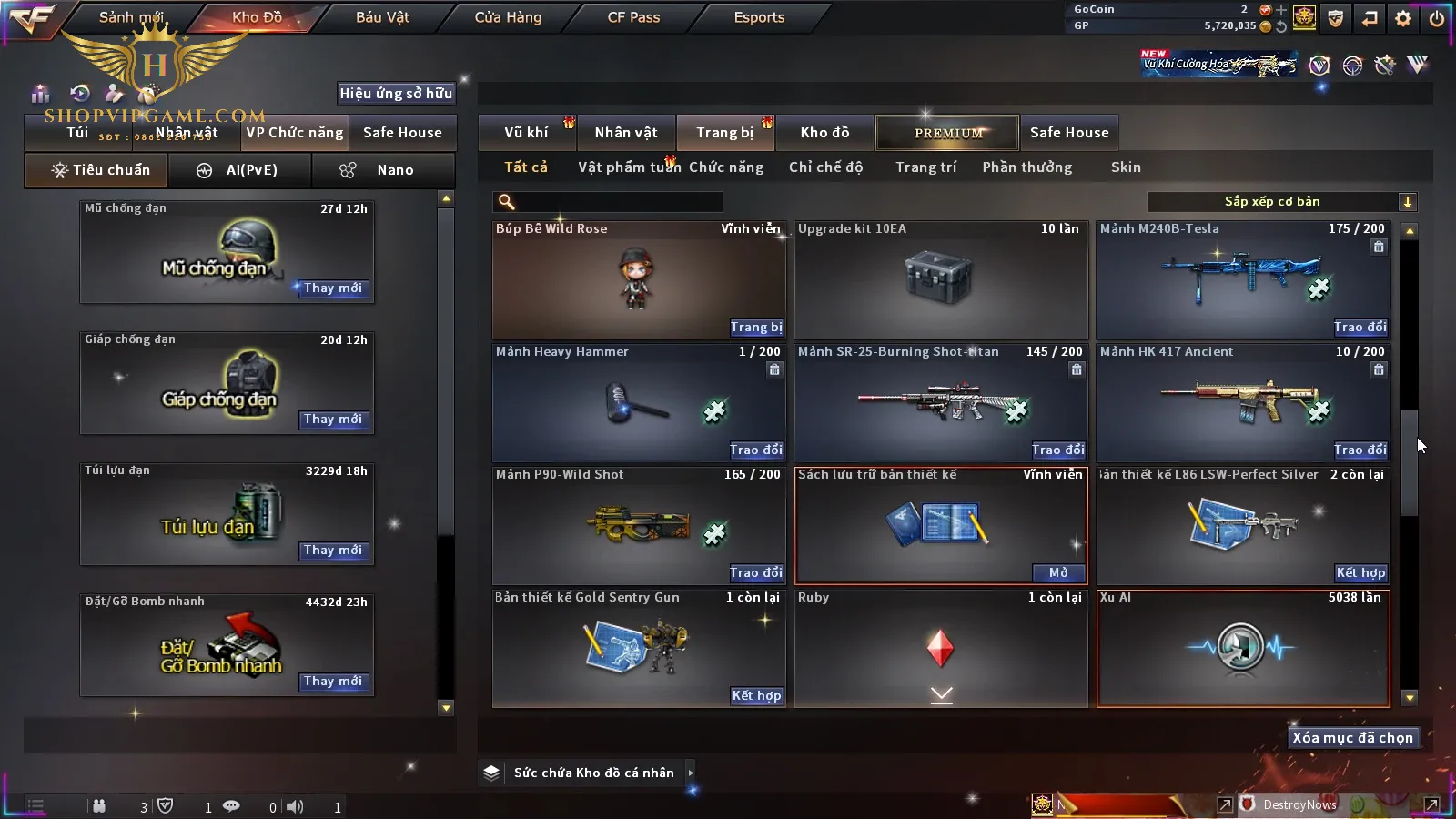Combine the Gold Sentry Gun blueprint
The height and width of the screenshot is (819, 1456).
point(756,696)
